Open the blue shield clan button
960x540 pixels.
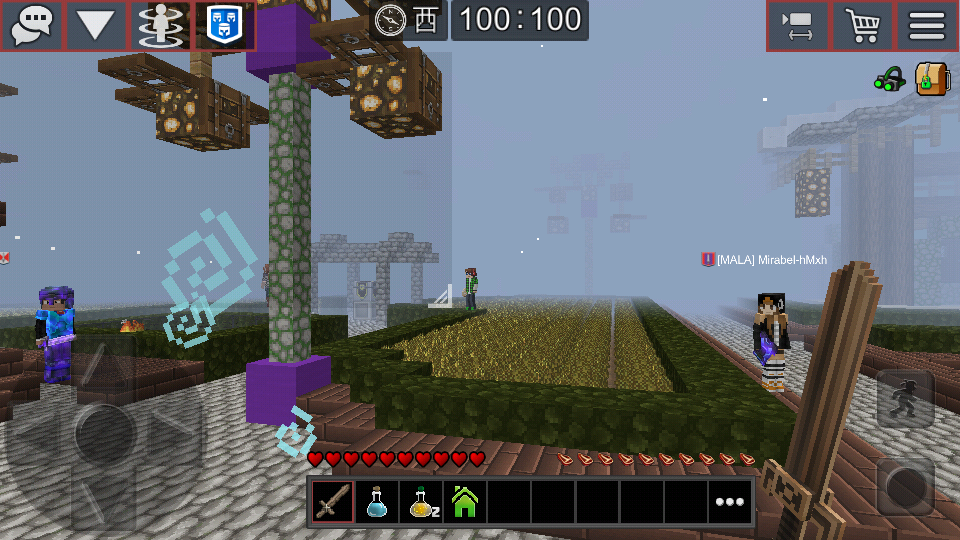click(224, 25)
